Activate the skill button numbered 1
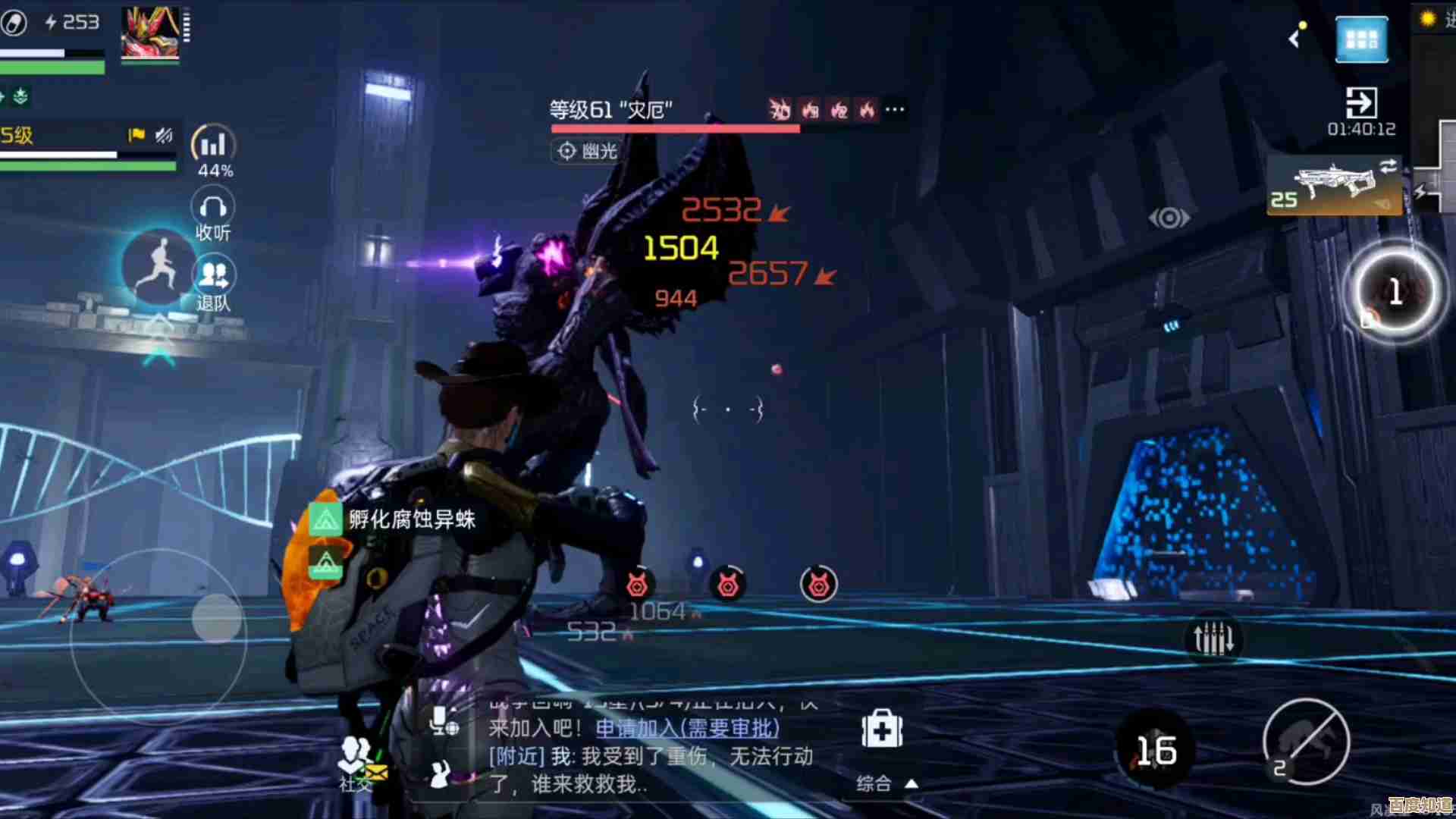 click(x=1395, y=292)
